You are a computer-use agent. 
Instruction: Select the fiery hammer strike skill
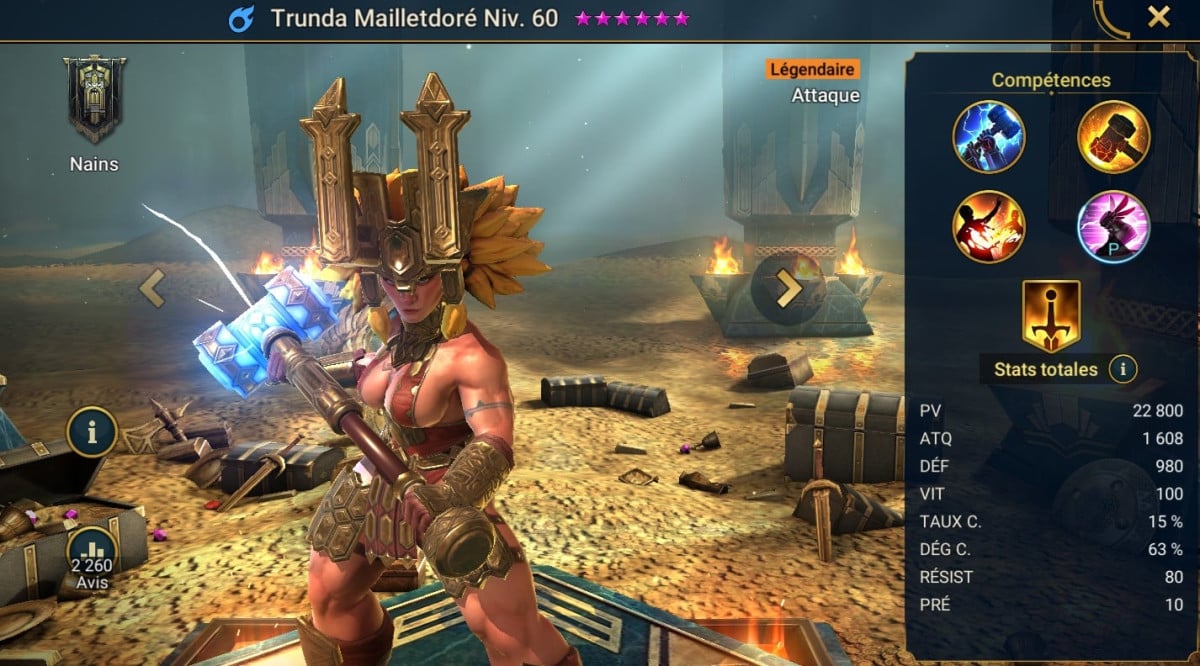[x=1113, y=137]
